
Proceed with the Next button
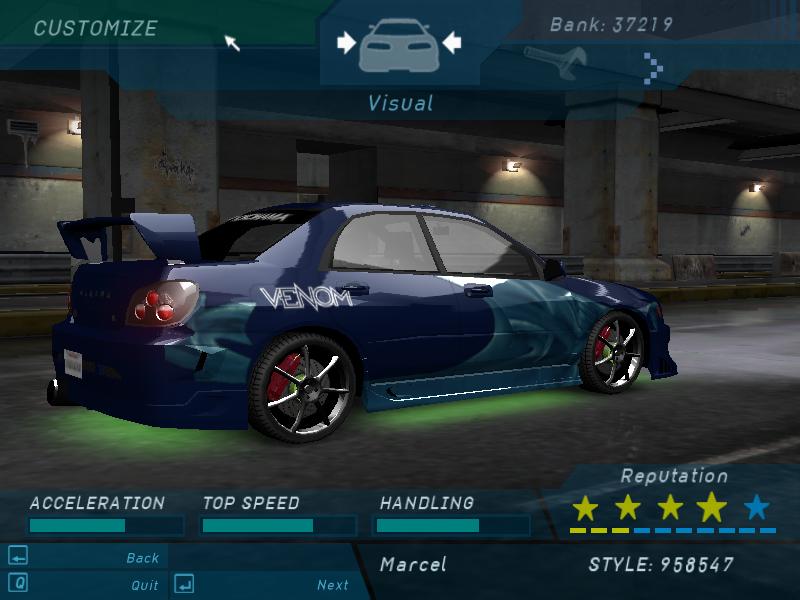coord(332,585)
